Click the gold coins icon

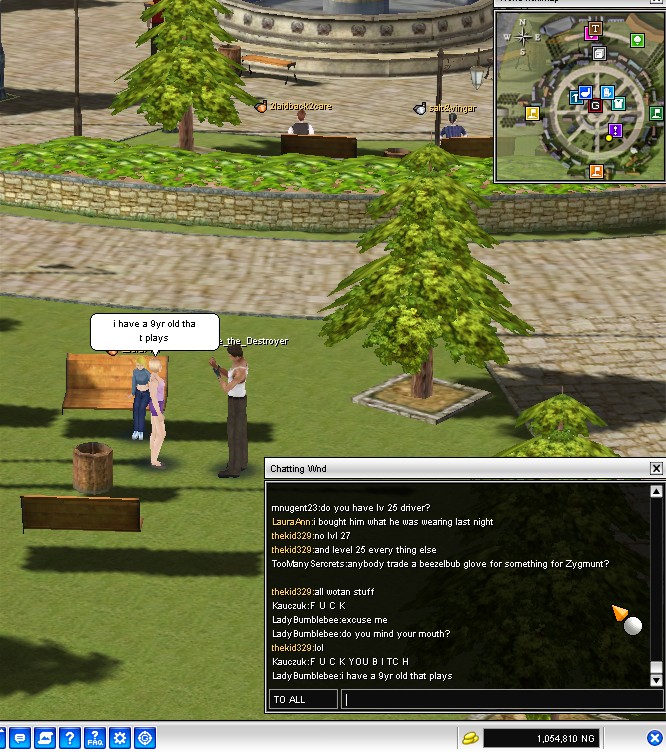point(468,739)
